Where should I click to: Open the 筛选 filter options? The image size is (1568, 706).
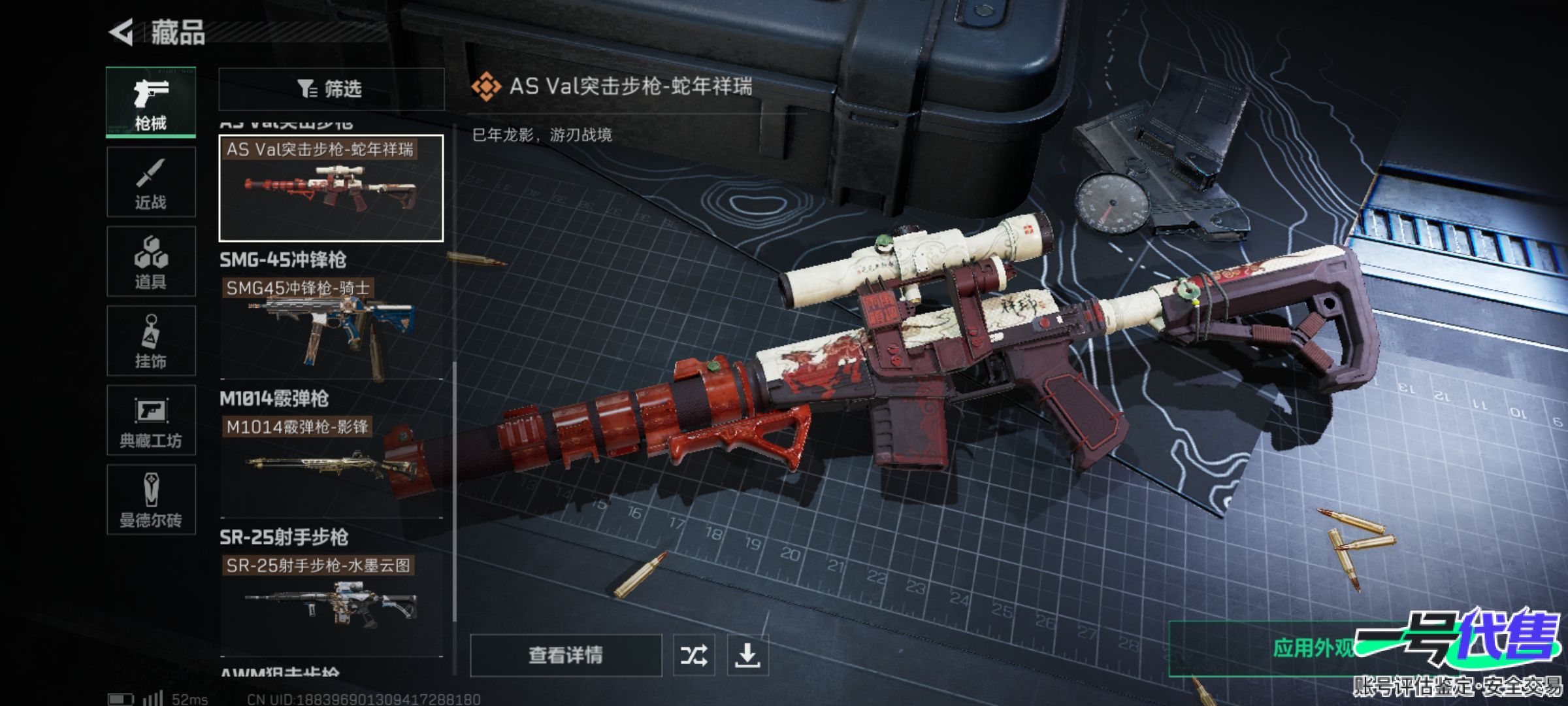tap(331, 89)
